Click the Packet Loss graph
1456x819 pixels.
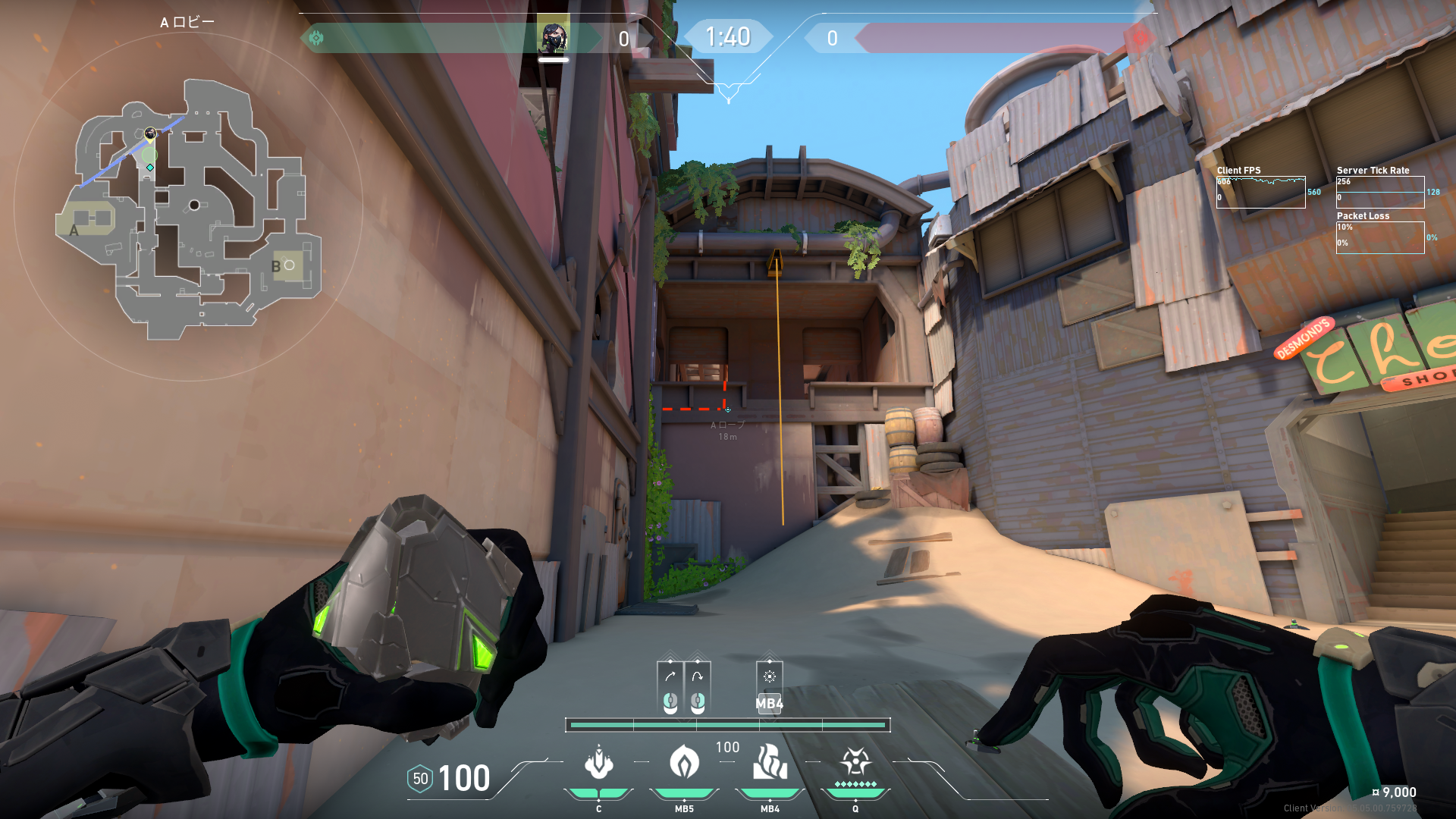coord(1380,237)
